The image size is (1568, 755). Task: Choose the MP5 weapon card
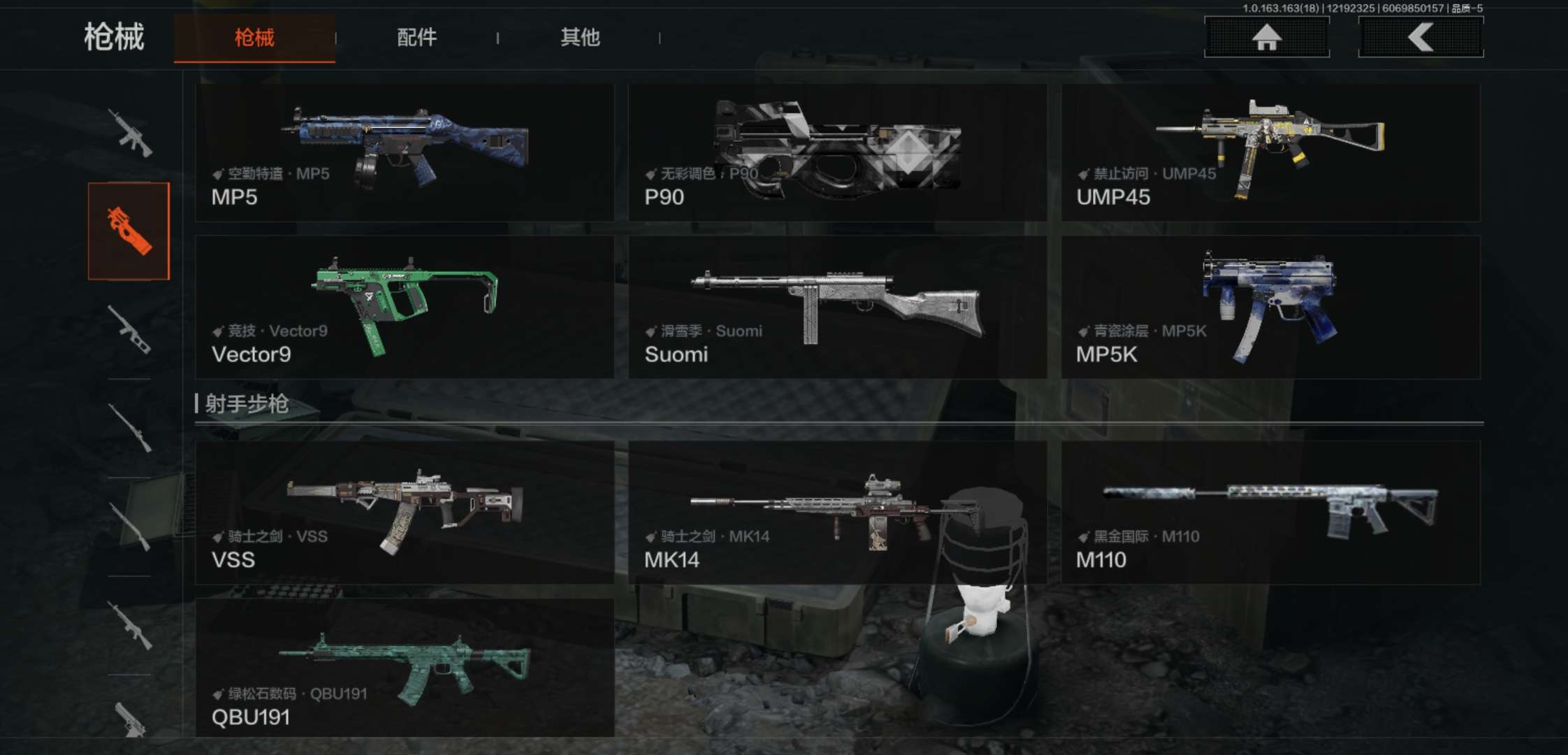[x=405, y=153]
